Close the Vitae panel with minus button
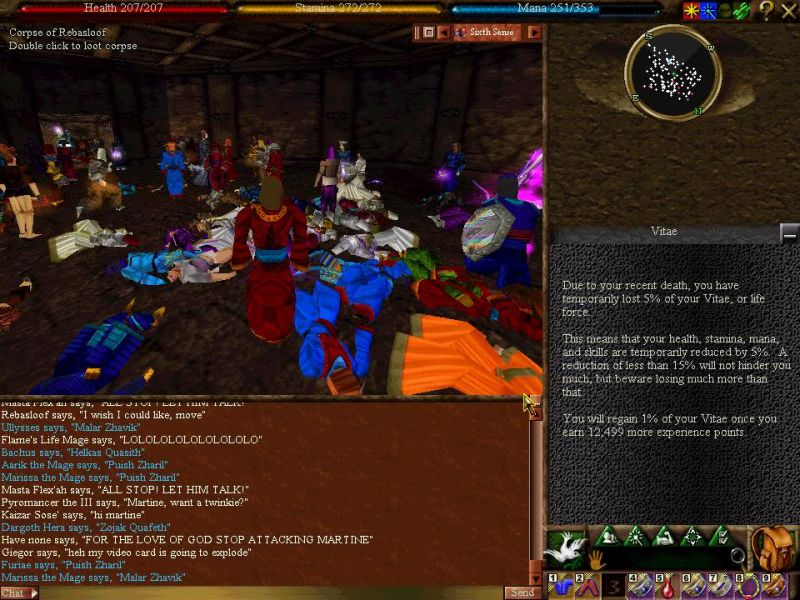Viewport: 800px width, 600px height. [x=789, y=232]
